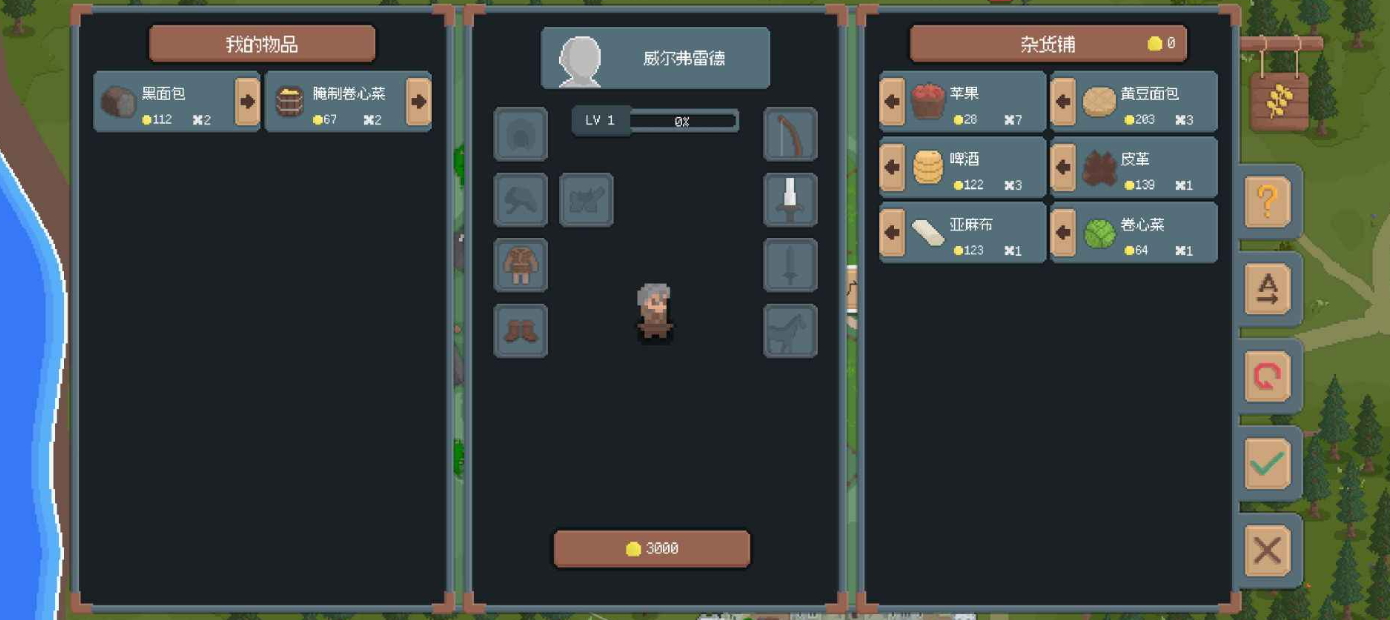Select the brown boots equipment slot

pyautogui.click(x=520, y=331)
